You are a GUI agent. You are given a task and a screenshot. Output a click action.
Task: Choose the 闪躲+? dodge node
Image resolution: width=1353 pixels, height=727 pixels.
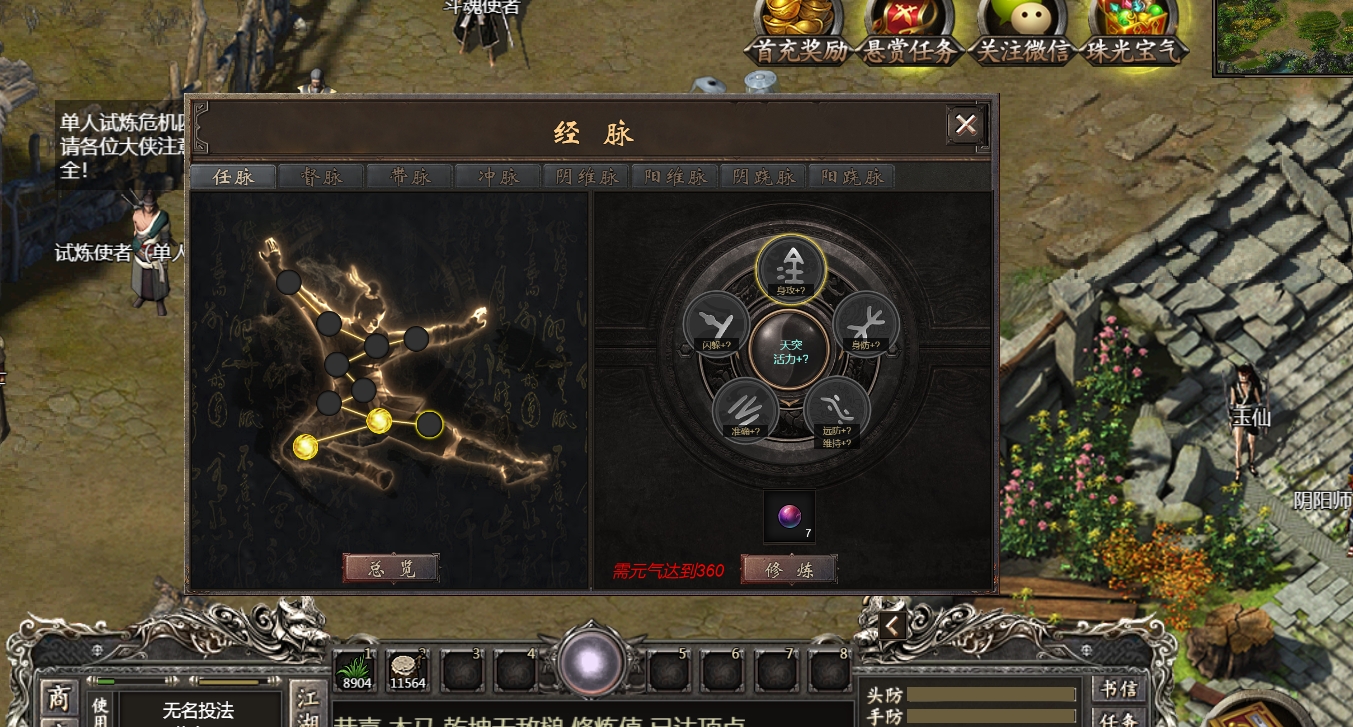coord(716,323)
